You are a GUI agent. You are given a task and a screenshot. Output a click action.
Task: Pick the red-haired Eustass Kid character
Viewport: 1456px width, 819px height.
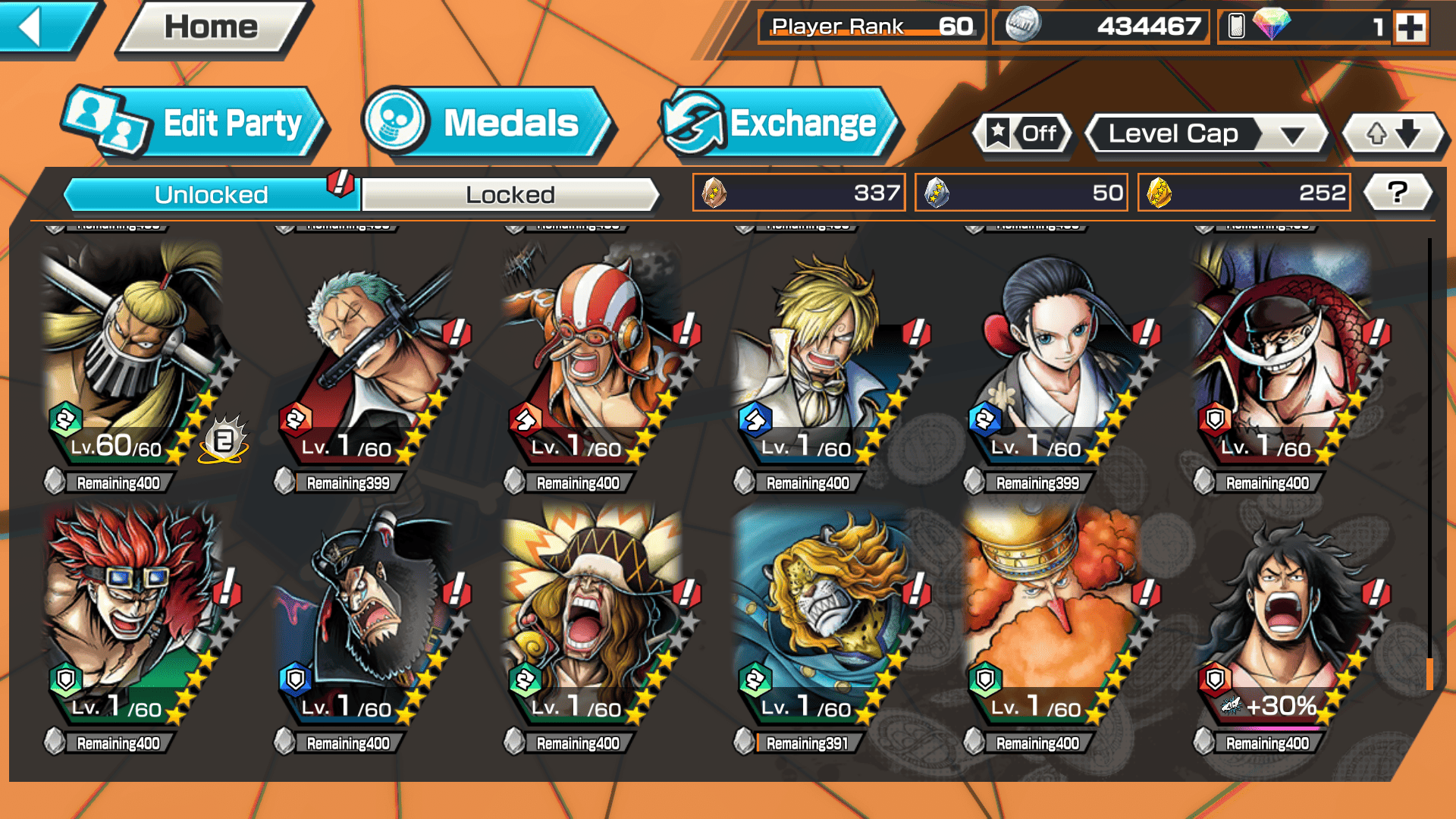133,614
